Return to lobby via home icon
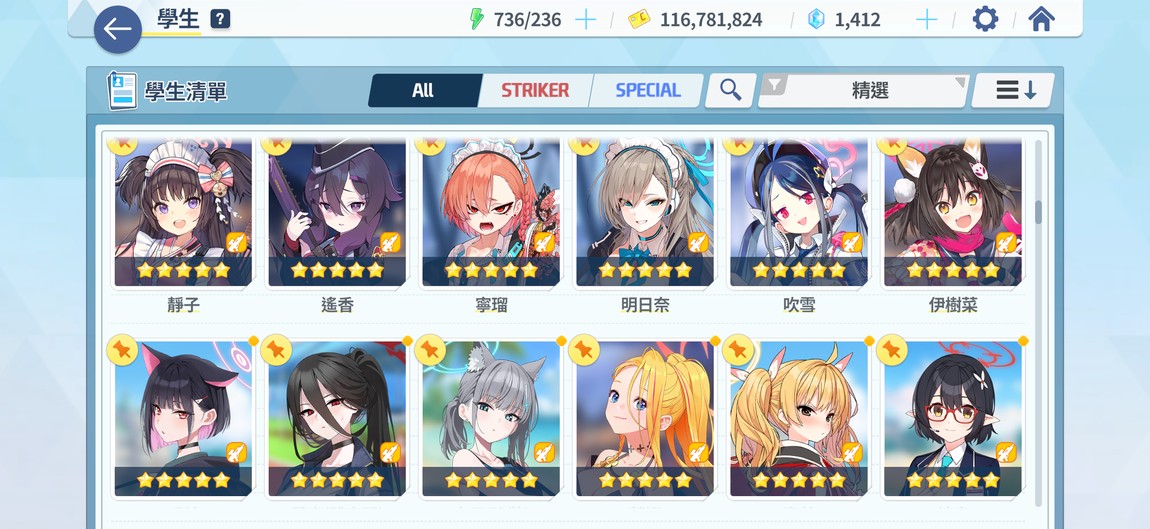This screenshot has width=1150, height=529. click(1041, 20)
